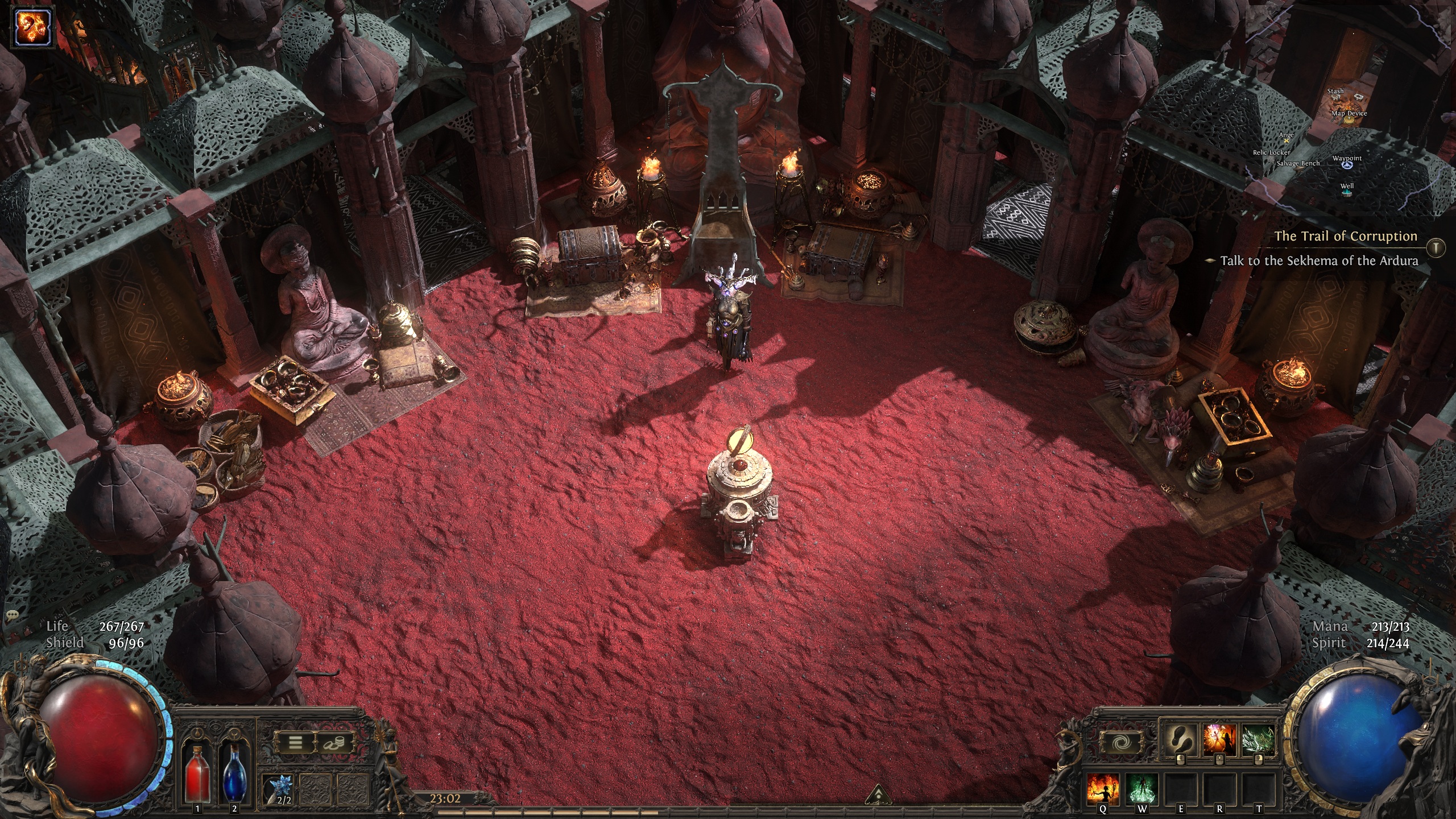The height and width of the screenshot is (819, 1456).
Task: Select the footprints move skill slot
Action: point(1179,741)
